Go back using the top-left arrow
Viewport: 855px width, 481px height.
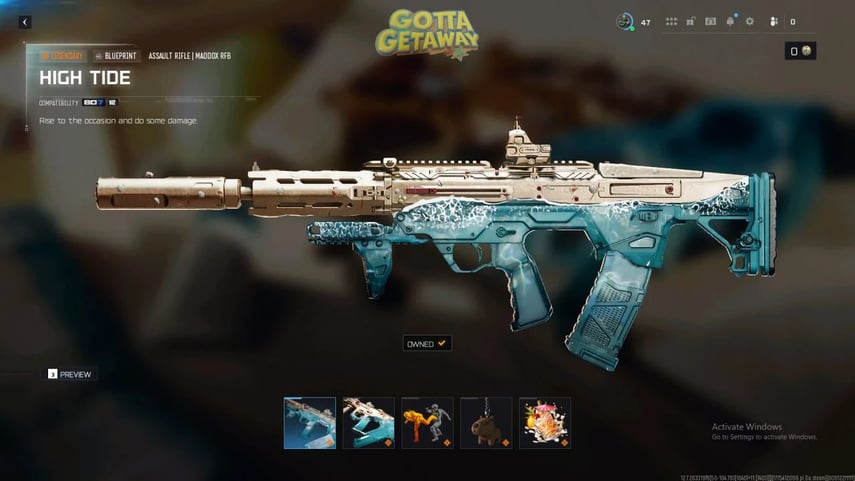pos(25,22)
